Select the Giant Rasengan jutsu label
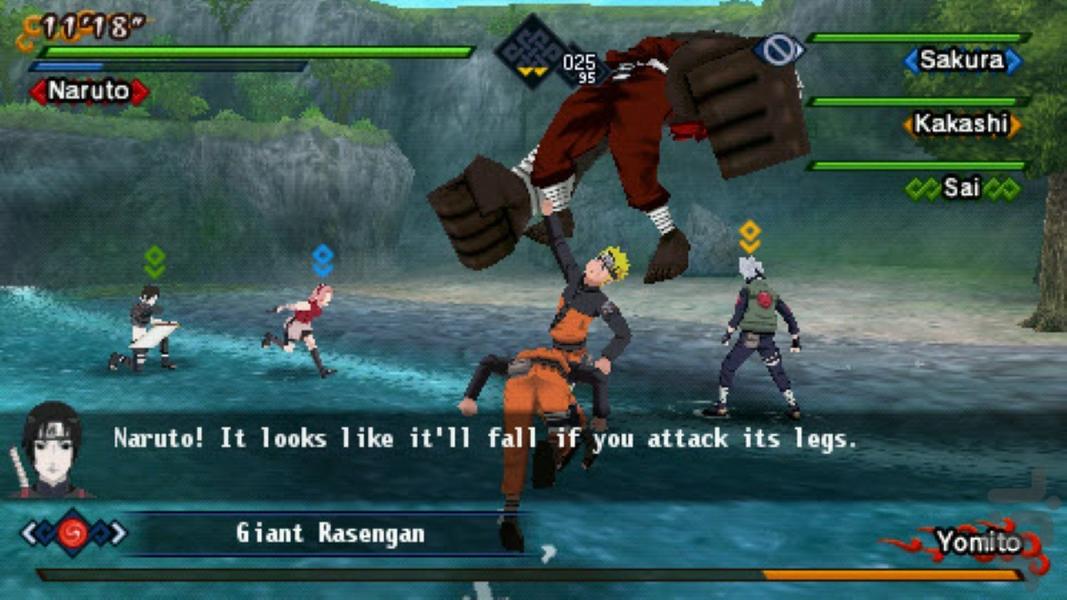Image resolution: width=1067 pixels, height=600 pixels. [x=329, y=533]
